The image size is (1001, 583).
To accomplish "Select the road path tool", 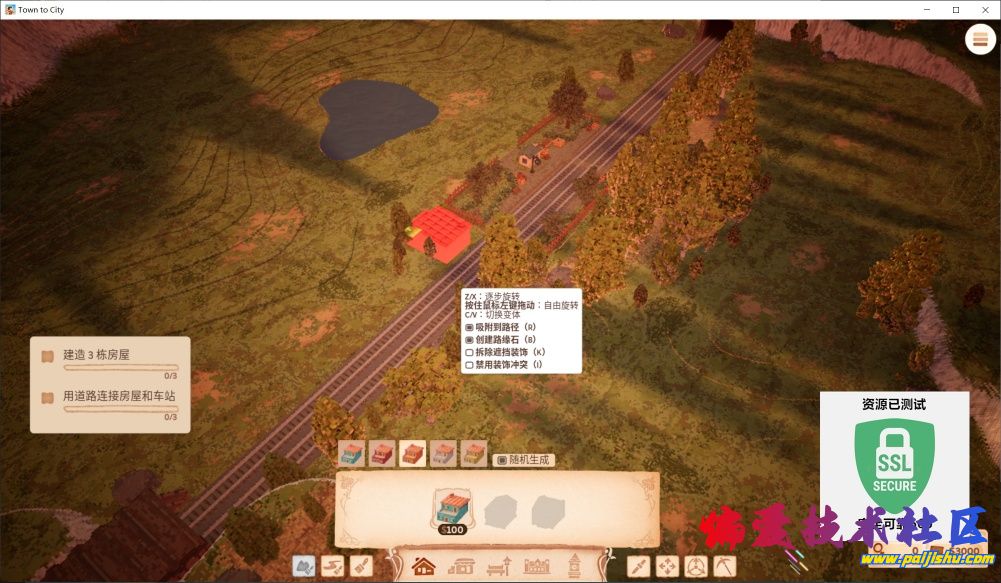I will pos(332,567).
